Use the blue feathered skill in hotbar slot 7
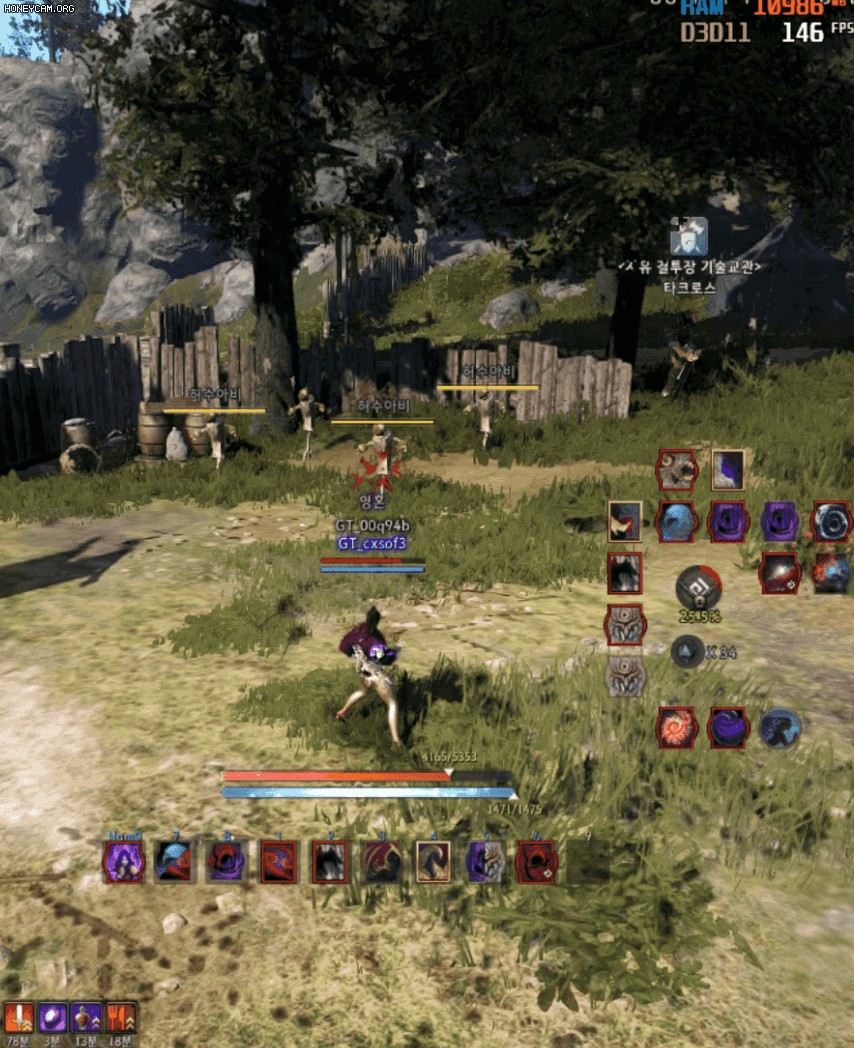This screenshot has width=854, height=1048. click(173, 861)
